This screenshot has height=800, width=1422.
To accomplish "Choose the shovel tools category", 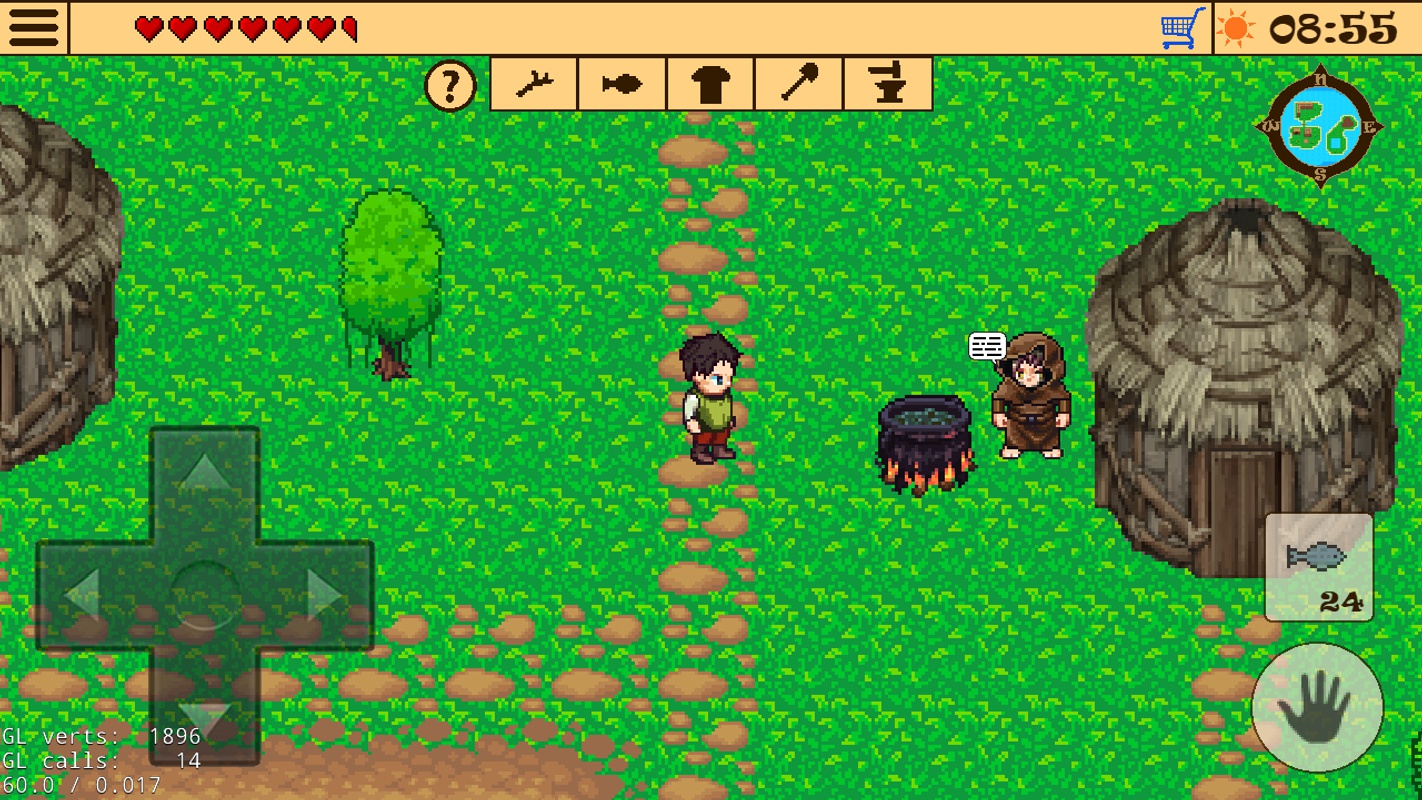I will pyautogui.click(x=799, y=84).
